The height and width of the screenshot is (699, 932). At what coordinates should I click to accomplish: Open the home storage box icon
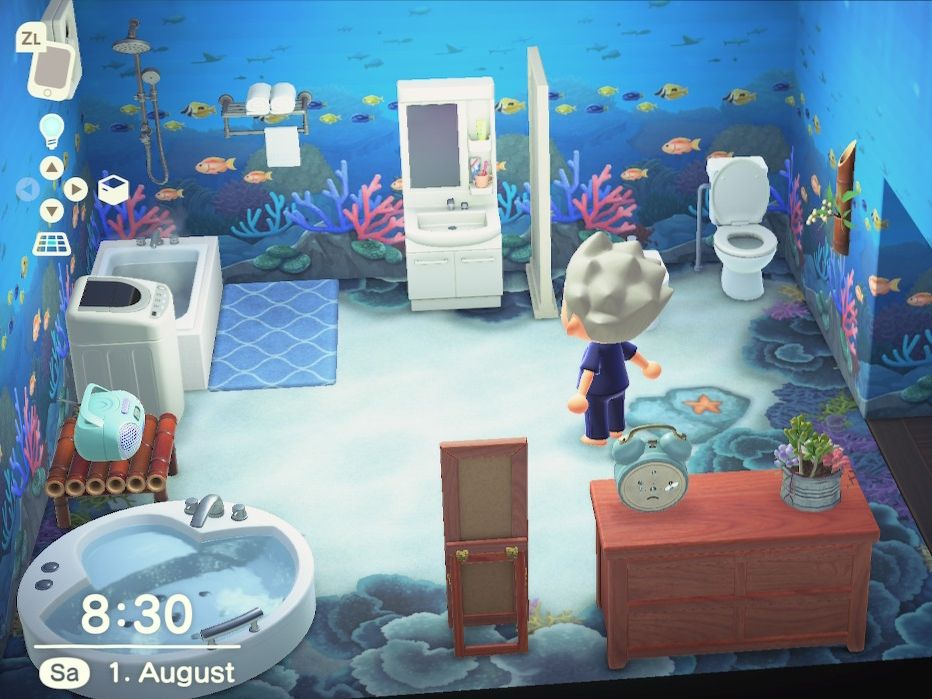pos(113,189)
